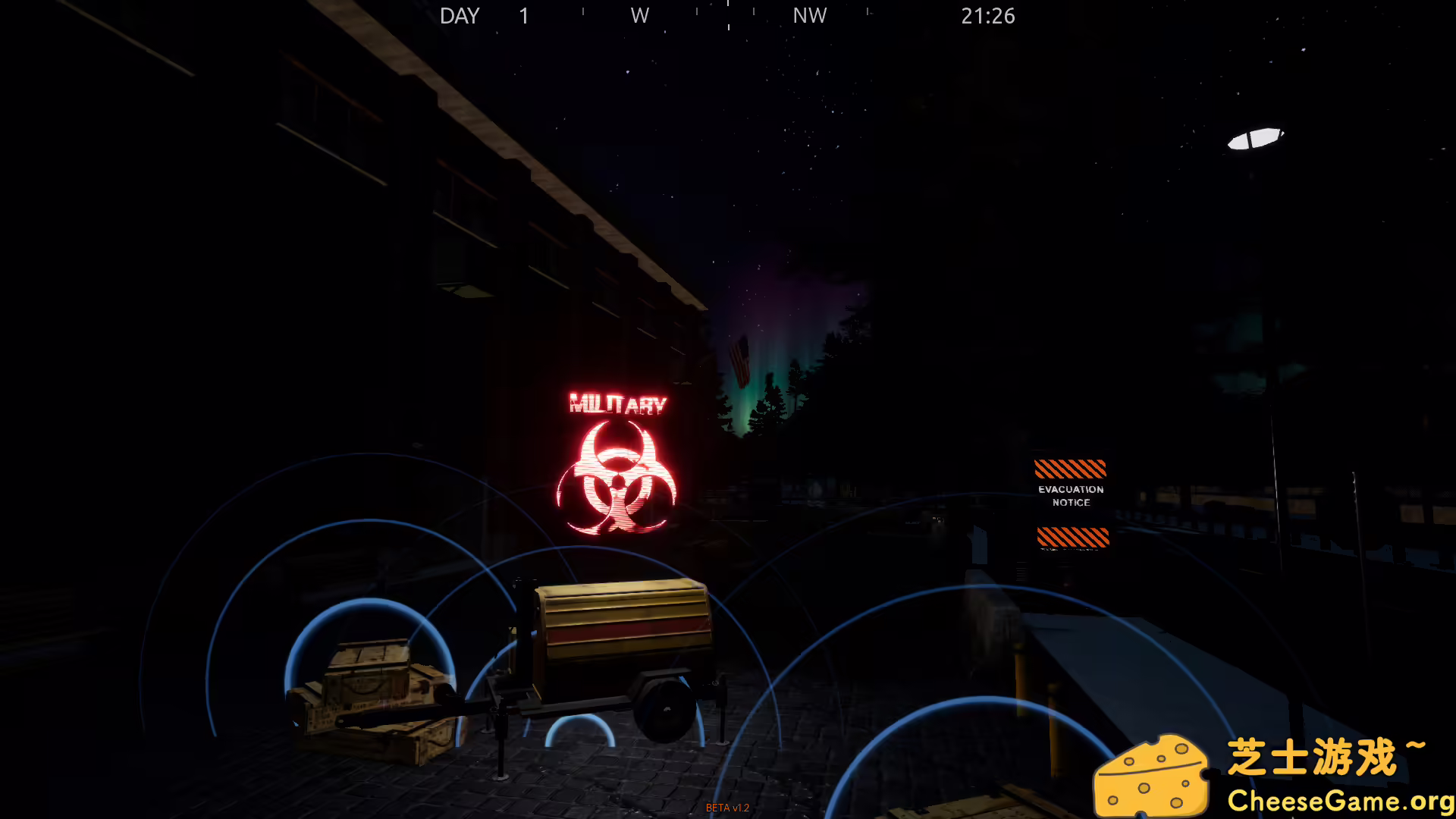
Task: Click the W marker on the compass bar
Action: (639, 15)
